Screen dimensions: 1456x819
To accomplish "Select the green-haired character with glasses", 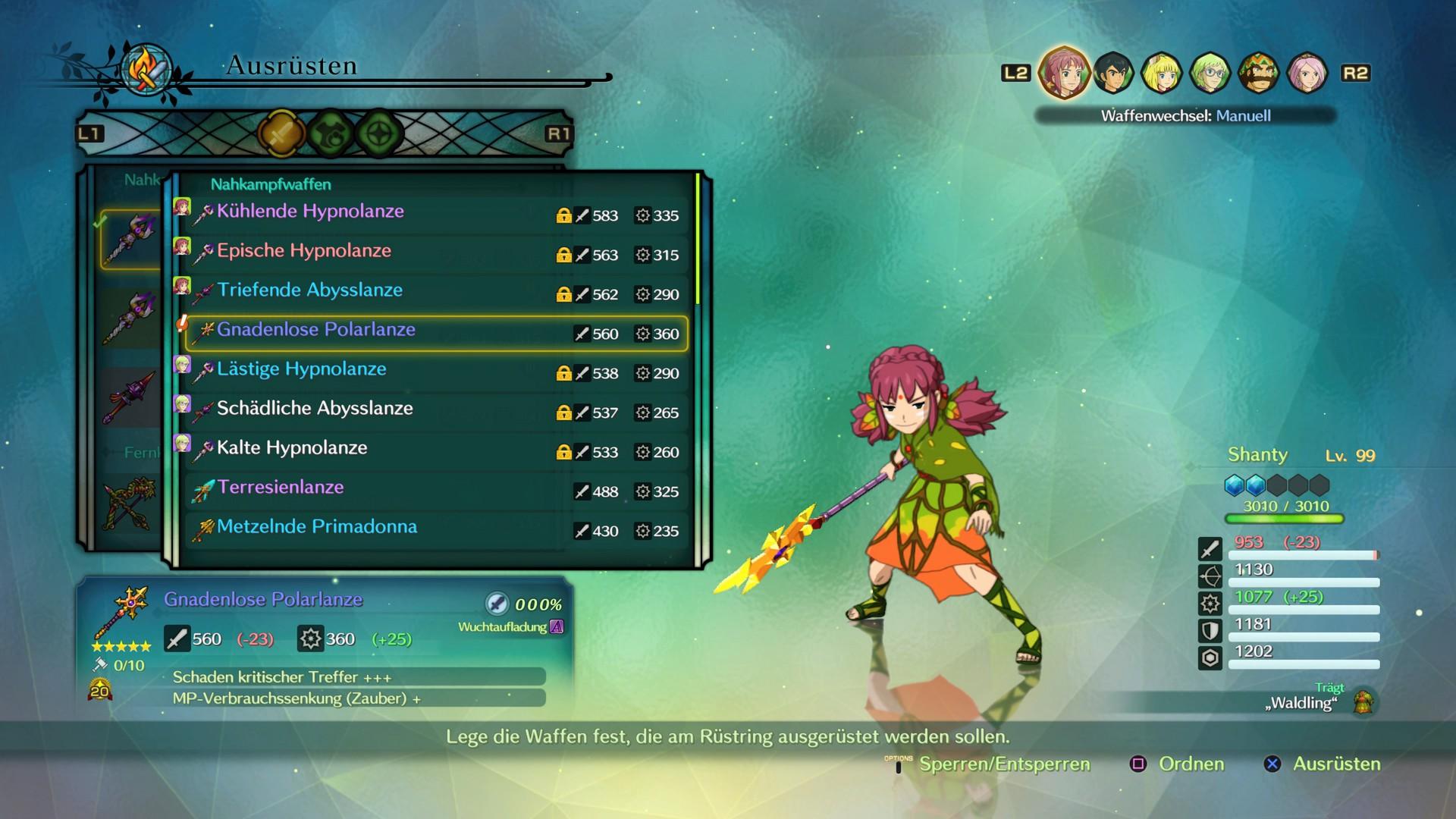I will point(1210,73).
